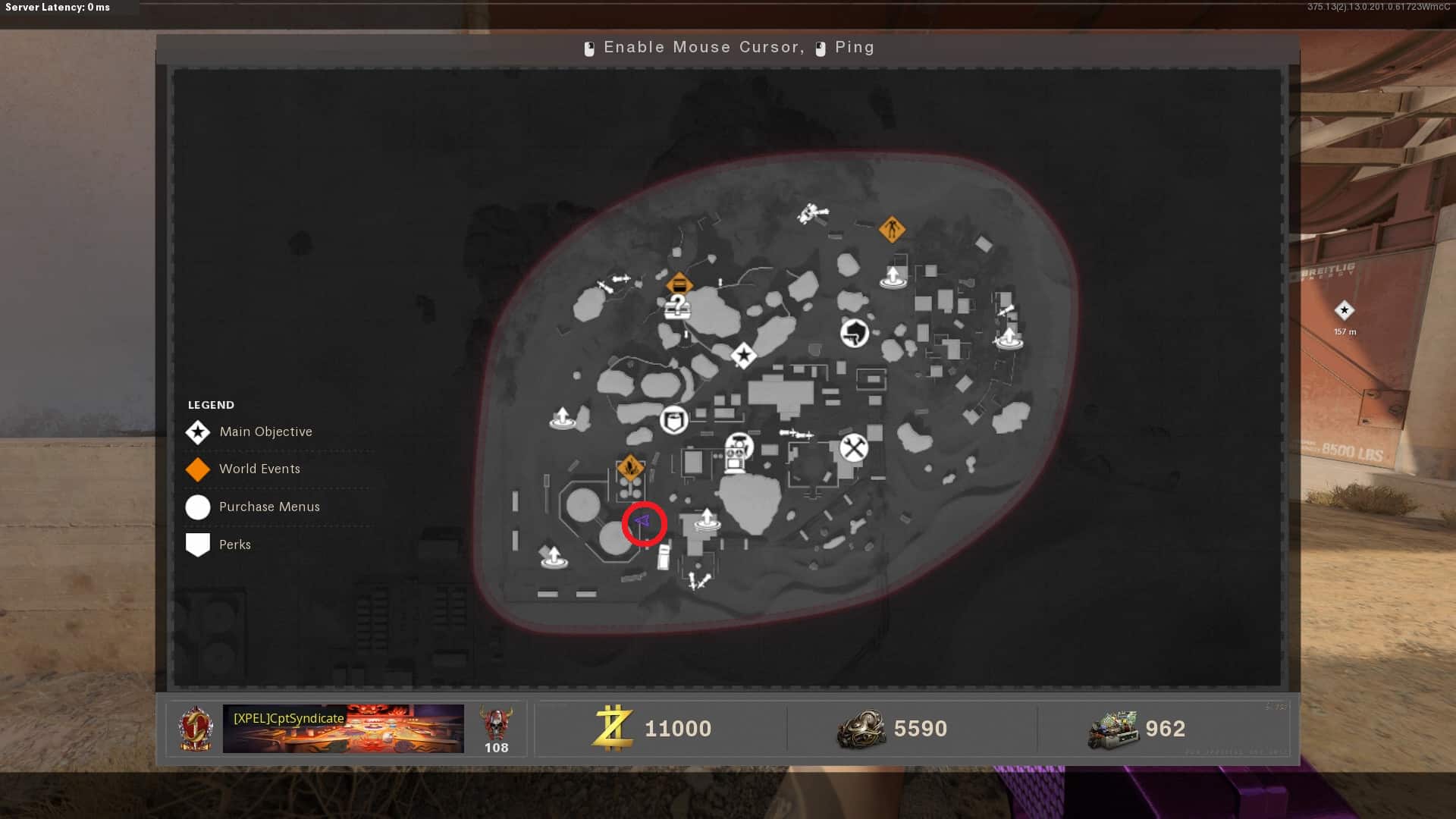Screen dimensions: 1456x819
Task: Click the HUD objective star waypoint marker
Action: [x=1345, y=310]
